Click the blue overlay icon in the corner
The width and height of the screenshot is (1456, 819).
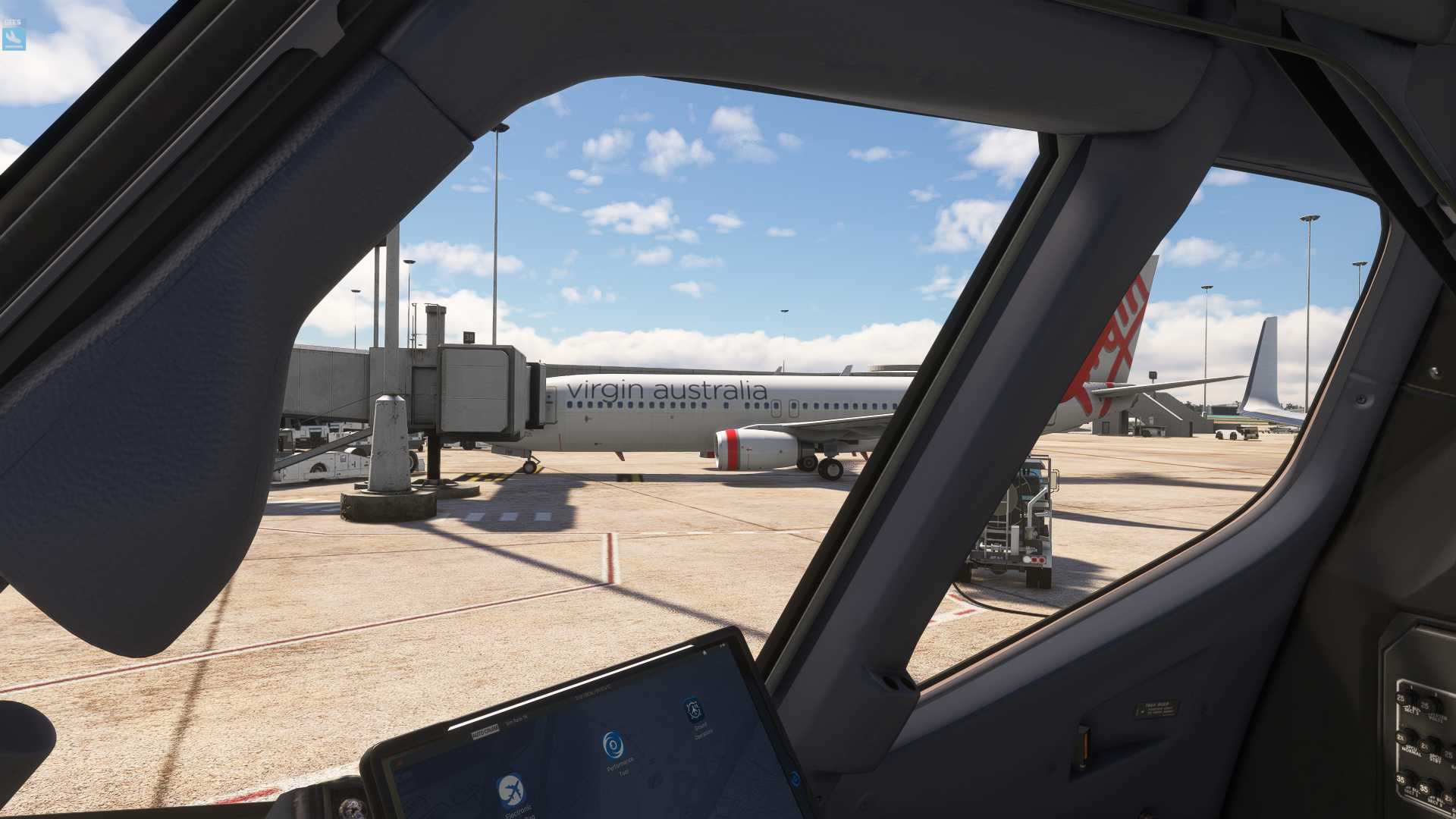click(14, 35)
